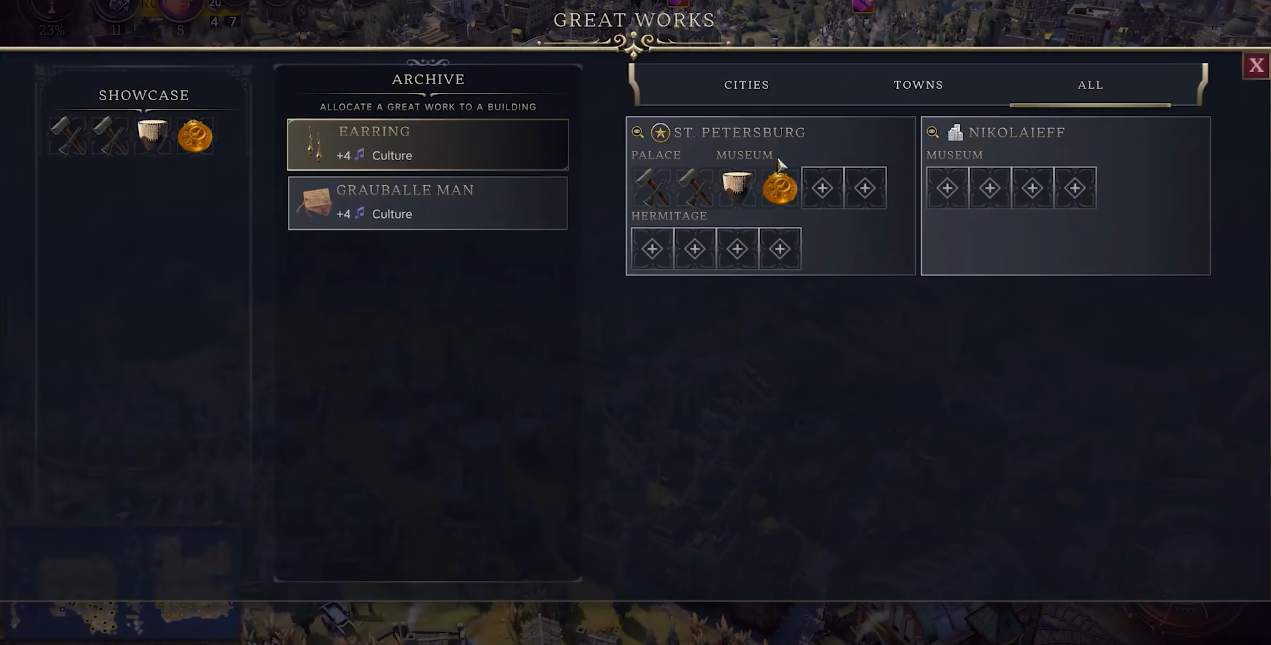Pick the white basket artifact in St. Petersburg
1271x645 pixels.
[x=737, y=188]
